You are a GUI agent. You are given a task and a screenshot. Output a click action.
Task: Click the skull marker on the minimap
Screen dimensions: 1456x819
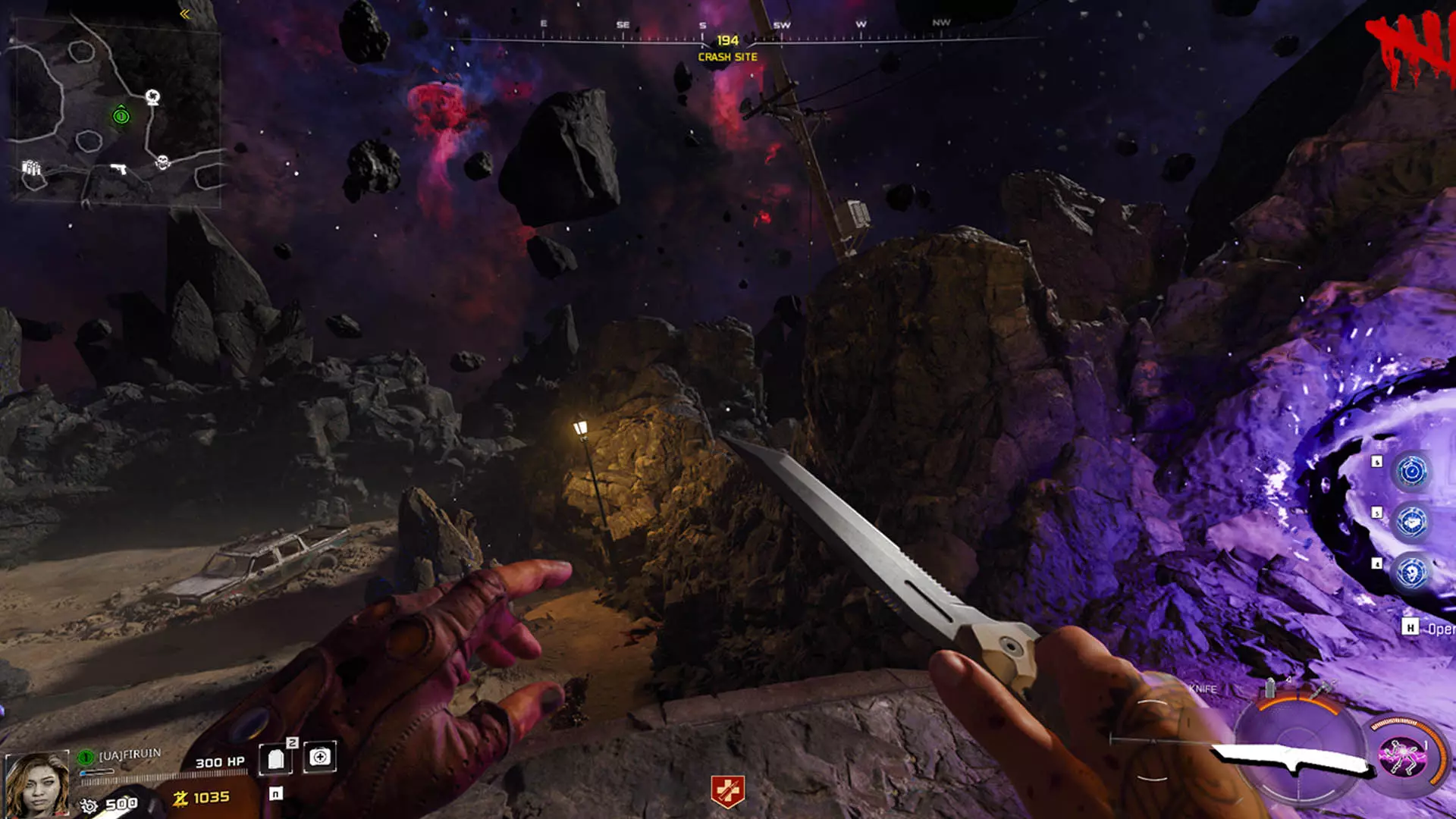click(x=162, y=162)
